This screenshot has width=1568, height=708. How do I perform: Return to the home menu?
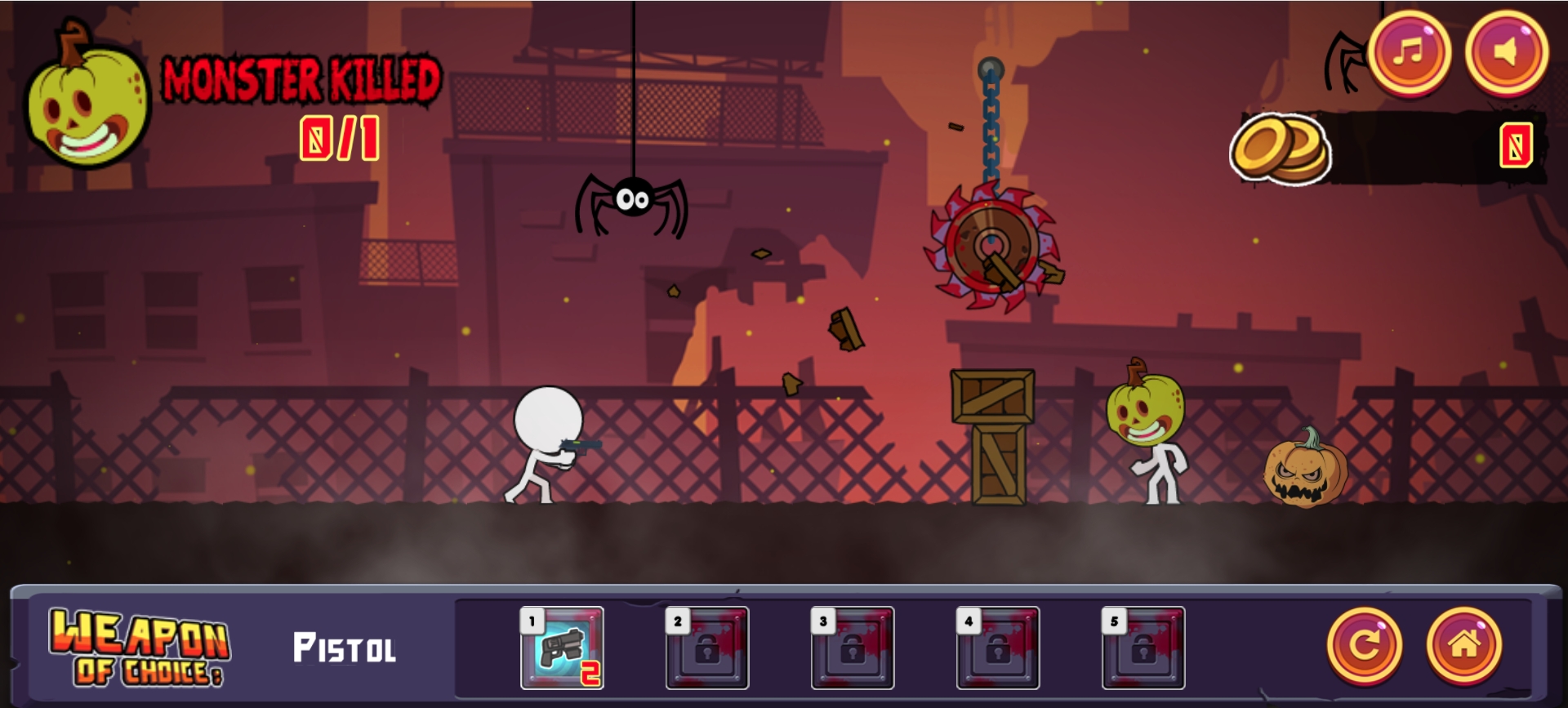point(1463,646)
